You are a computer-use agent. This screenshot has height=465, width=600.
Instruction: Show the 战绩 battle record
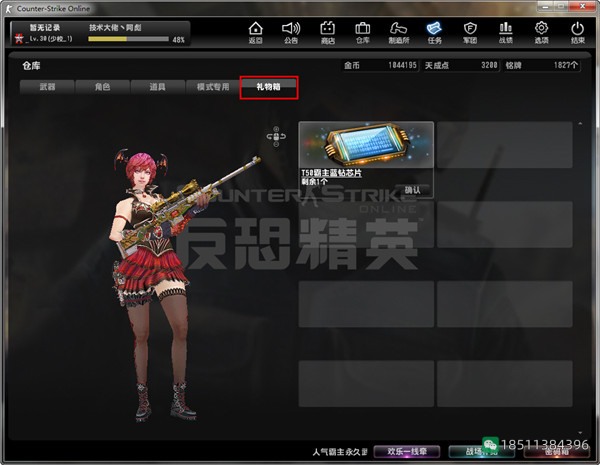pyautogui.click(x=506, y=32)
